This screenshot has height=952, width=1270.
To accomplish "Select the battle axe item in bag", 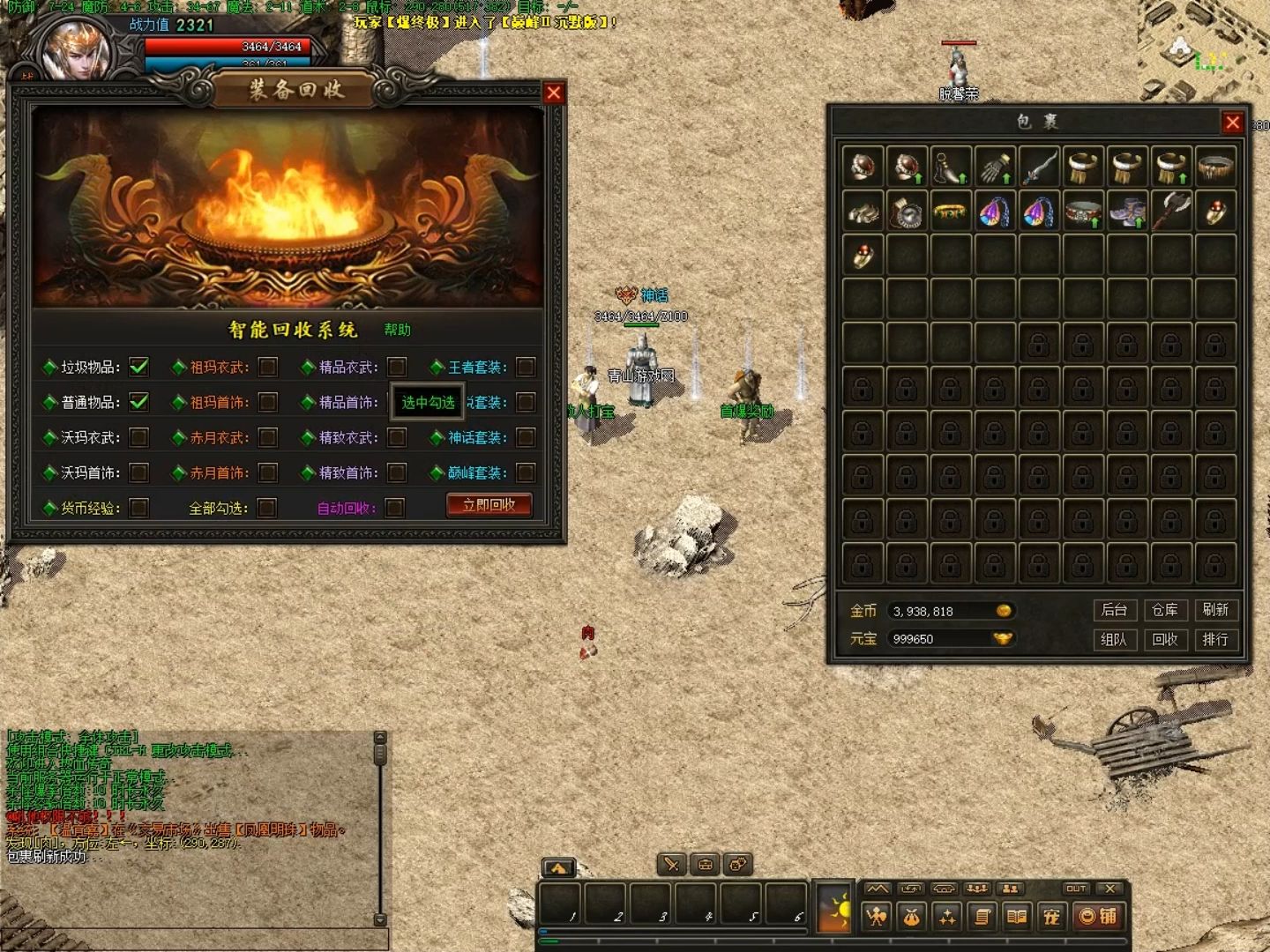I will click(1171, 212).
